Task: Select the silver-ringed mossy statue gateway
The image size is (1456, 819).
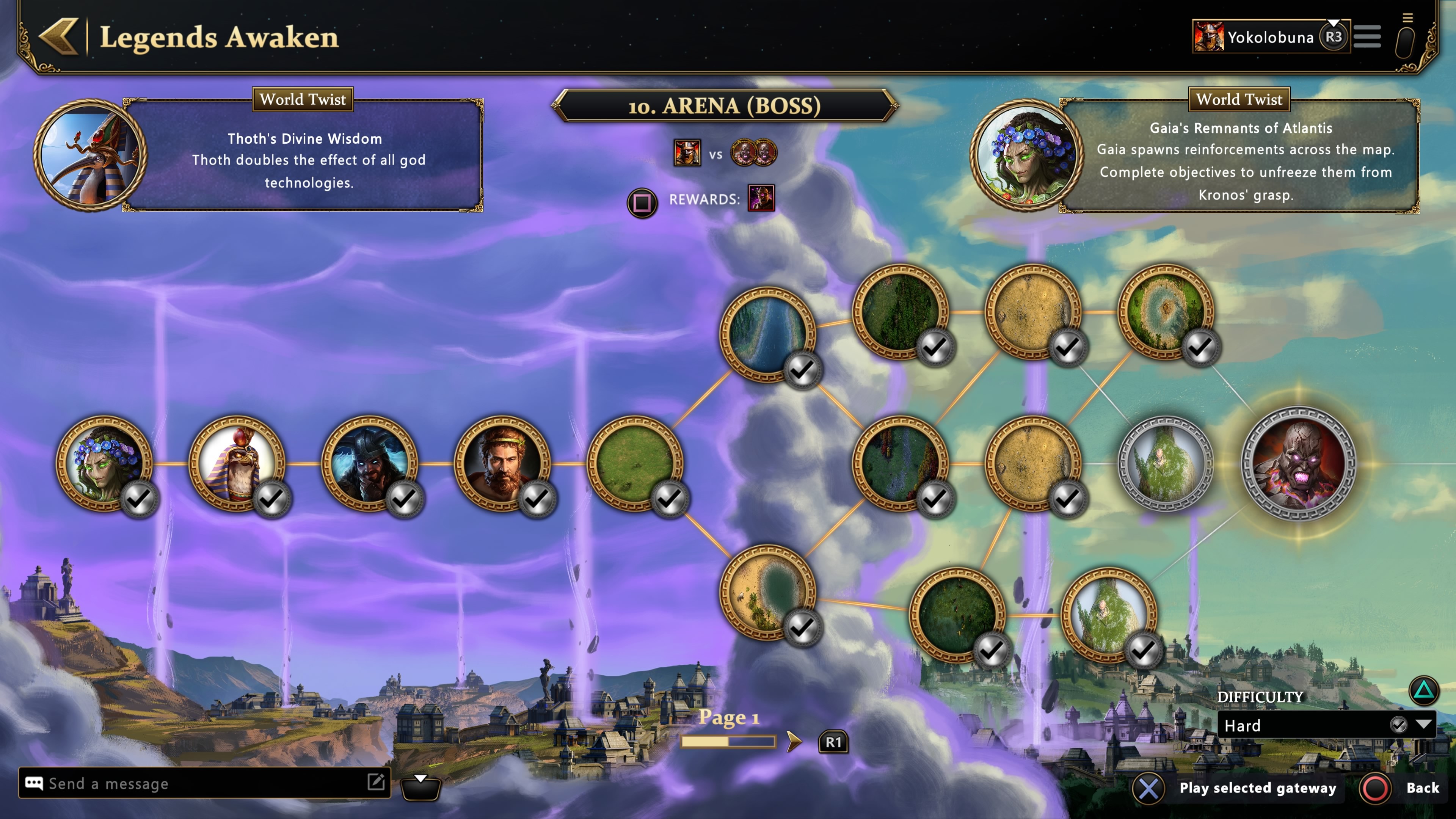Action: pyautogui.click(x=1166, y=463)
